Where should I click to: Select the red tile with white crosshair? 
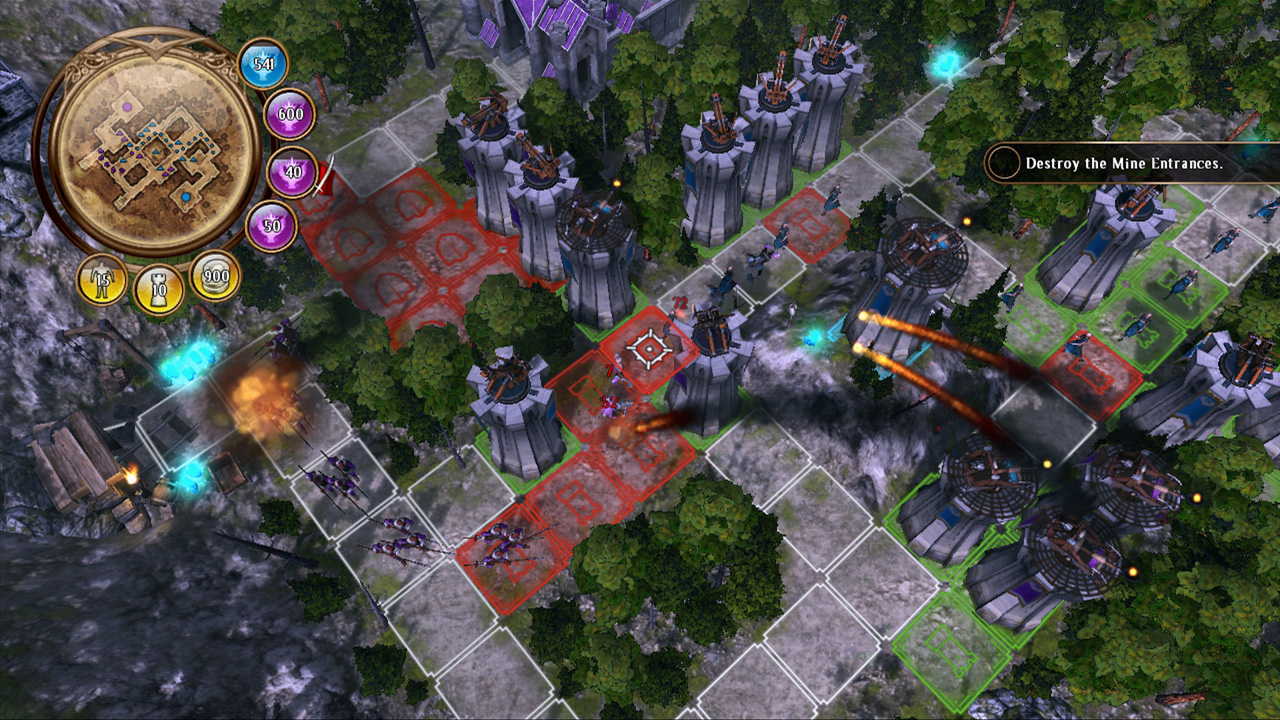click(649, 349)
